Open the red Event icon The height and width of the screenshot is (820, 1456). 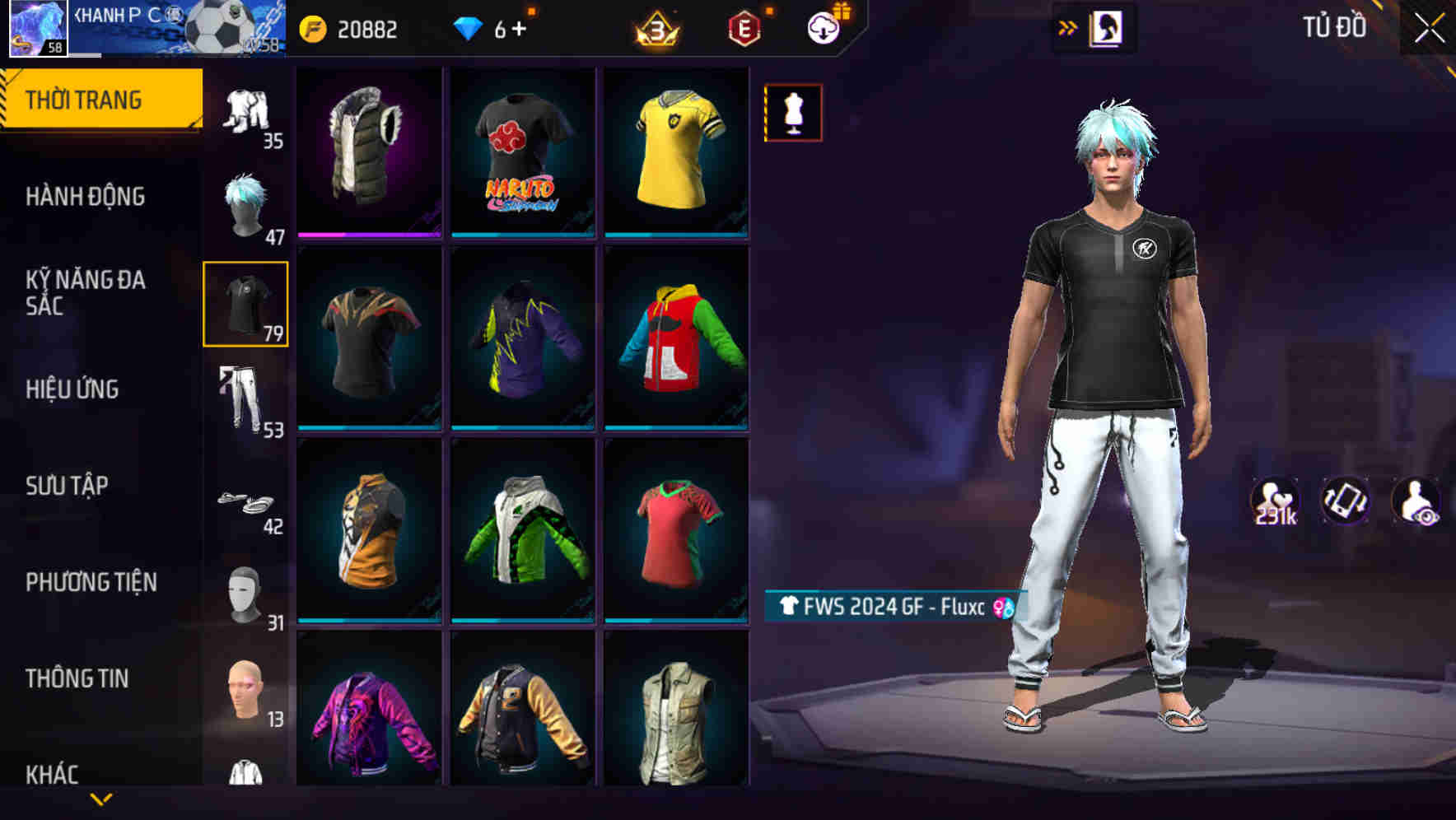(744, 27)
